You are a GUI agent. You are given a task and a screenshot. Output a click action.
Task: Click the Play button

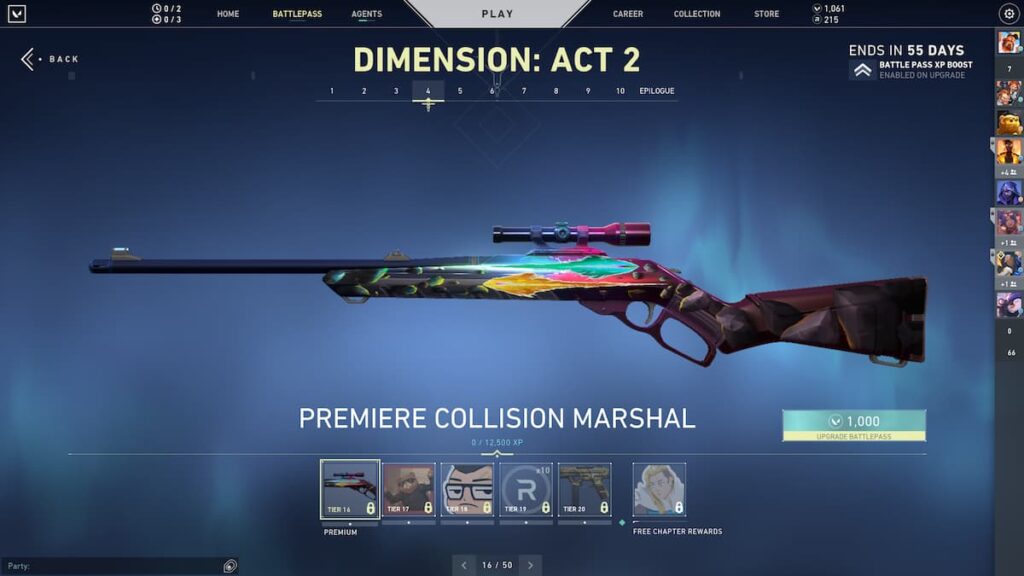497,14
